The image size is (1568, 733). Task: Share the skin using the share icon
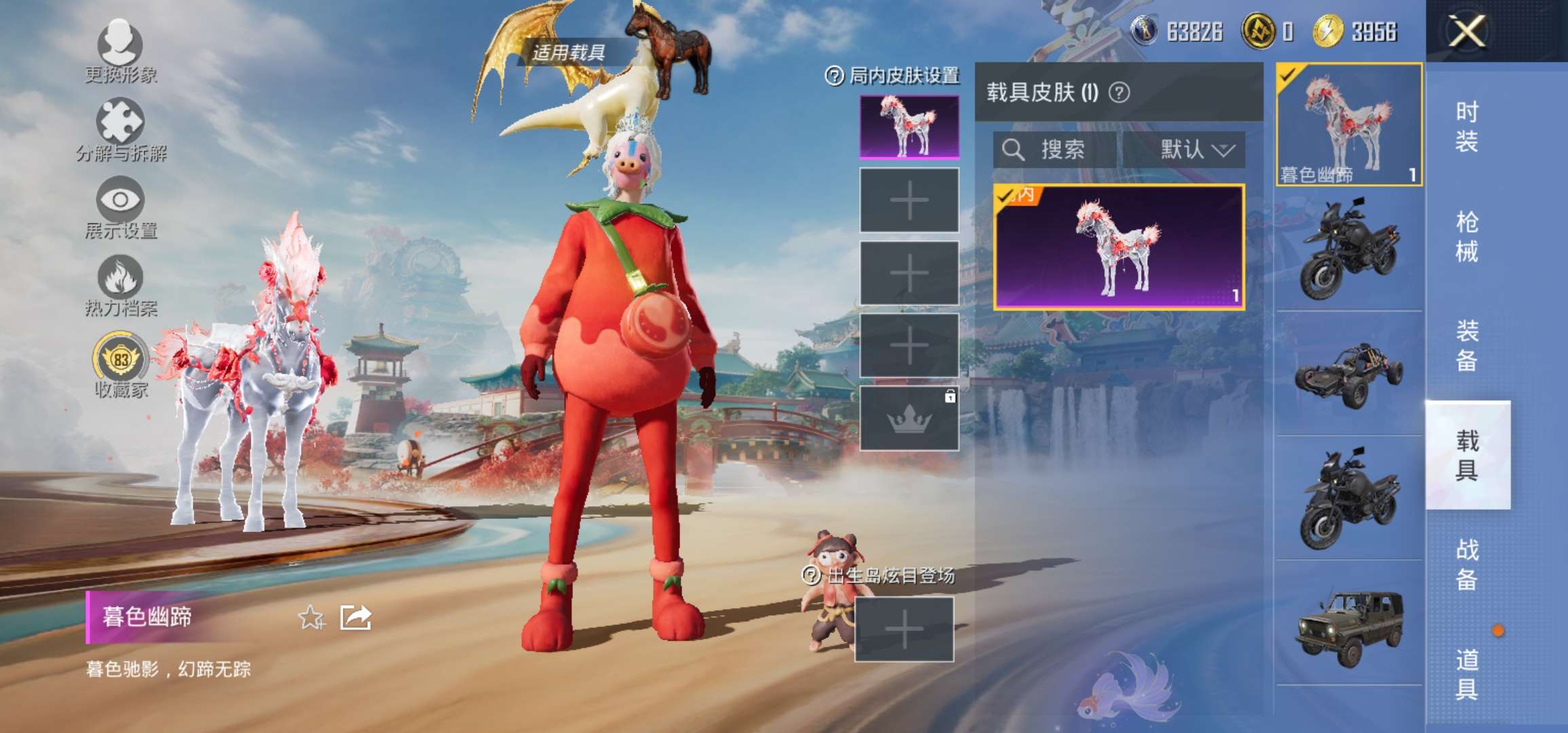[356, 618]
